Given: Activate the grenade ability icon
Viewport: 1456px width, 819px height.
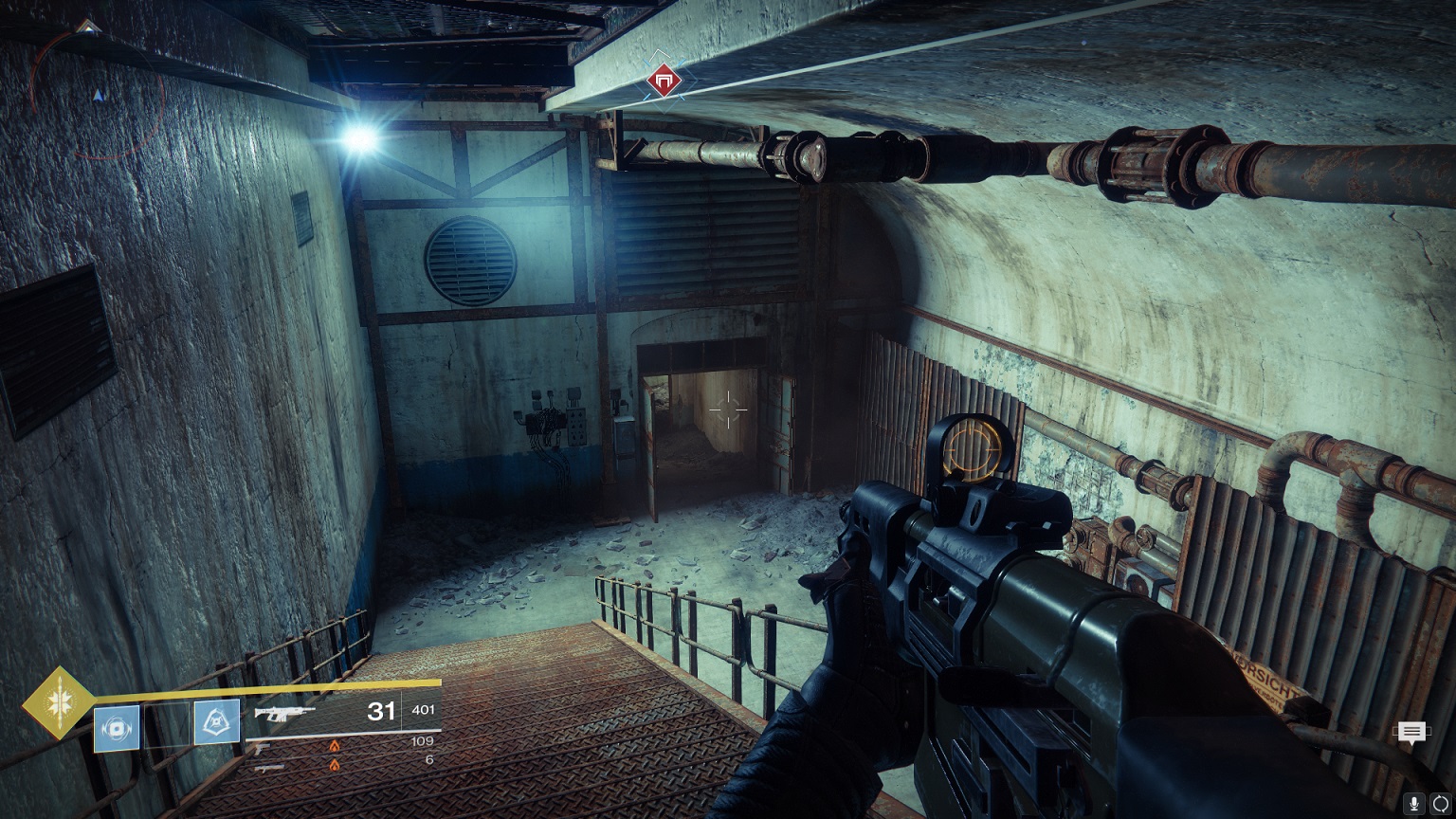Looking at the screenshot, I should [117, 728].
